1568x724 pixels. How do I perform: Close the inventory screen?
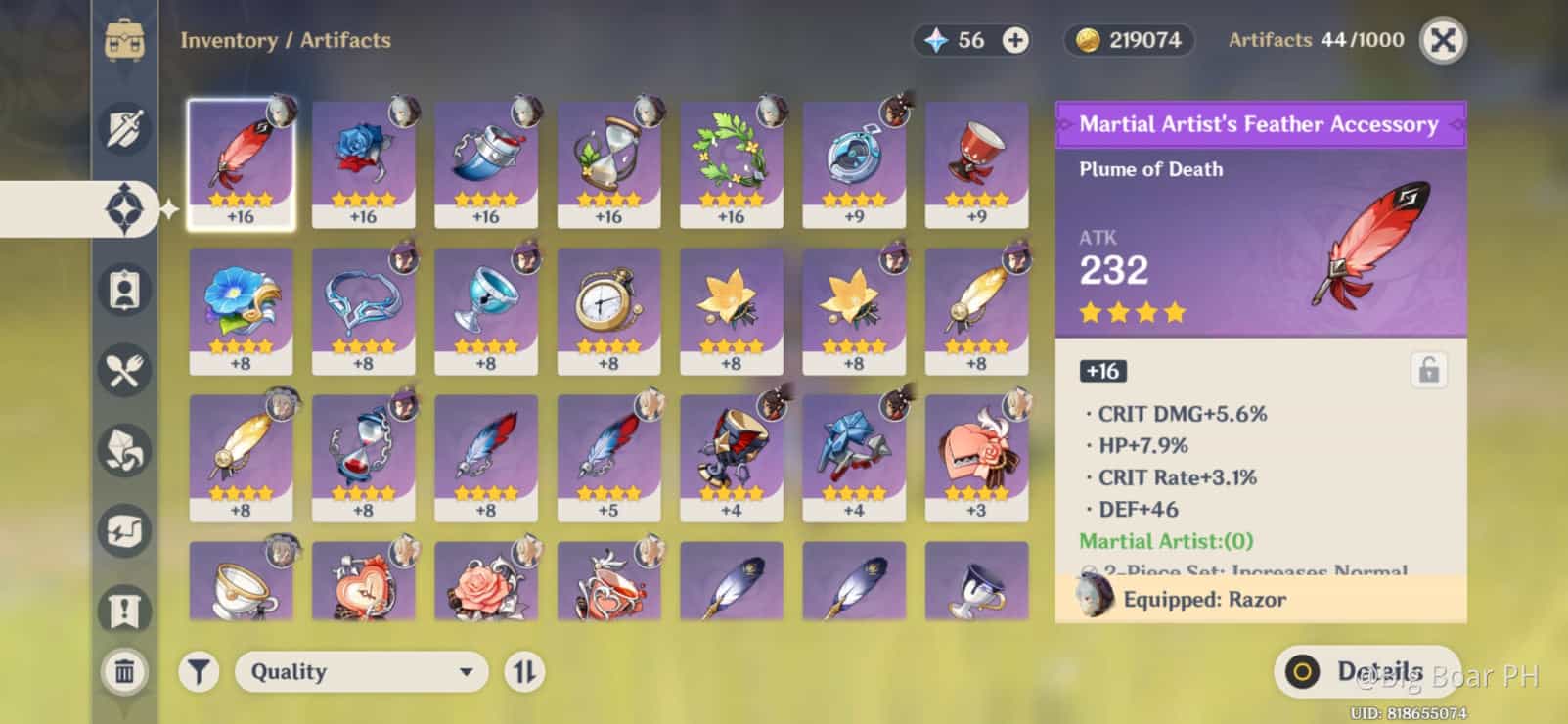click(1442, 41)
